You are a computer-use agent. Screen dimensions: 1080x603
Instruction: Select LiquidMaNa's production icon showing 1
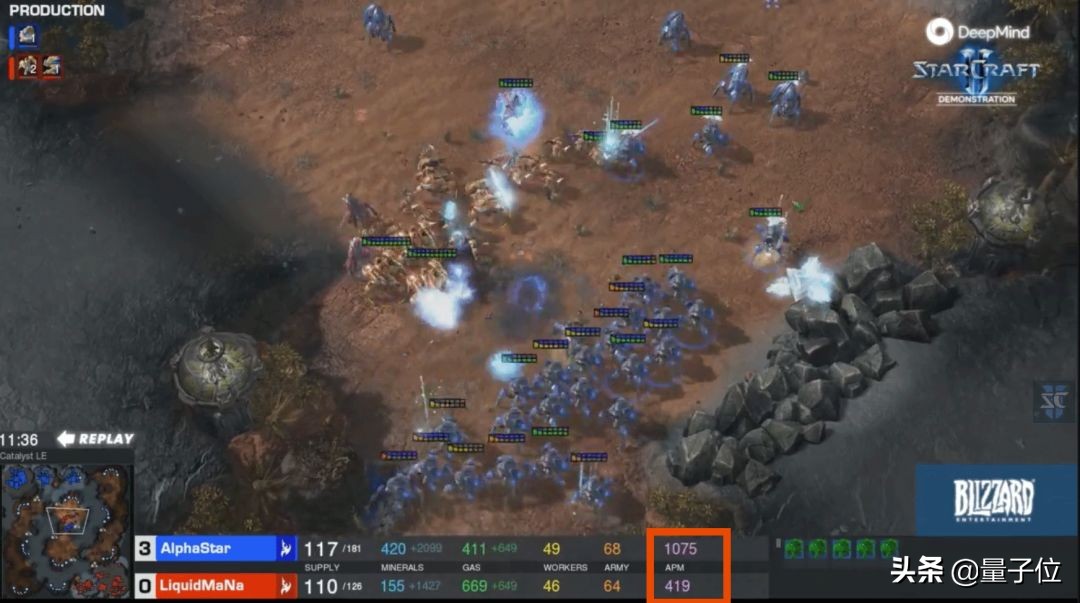[x=51, y=66]
